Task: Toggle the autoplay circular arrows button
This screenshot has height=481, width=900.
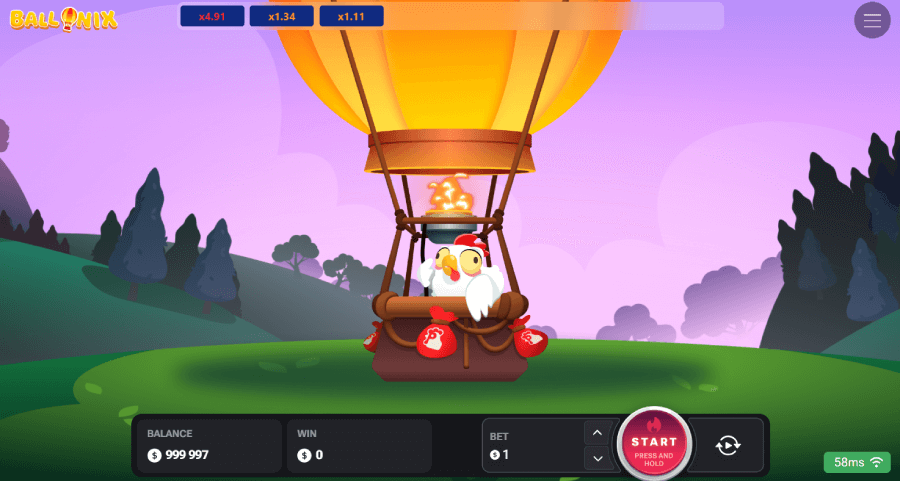Action: [727, 445]
